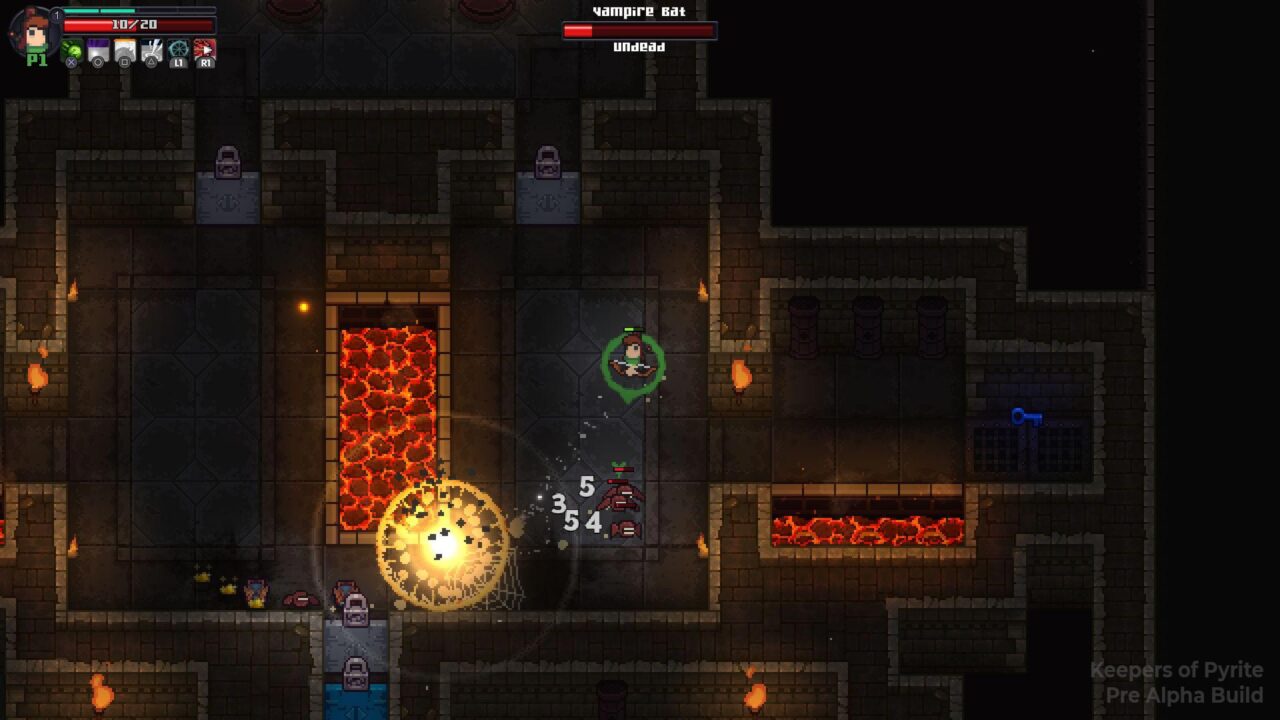
Task: Activate the green dash ability icon
Action: pos(72,50)
